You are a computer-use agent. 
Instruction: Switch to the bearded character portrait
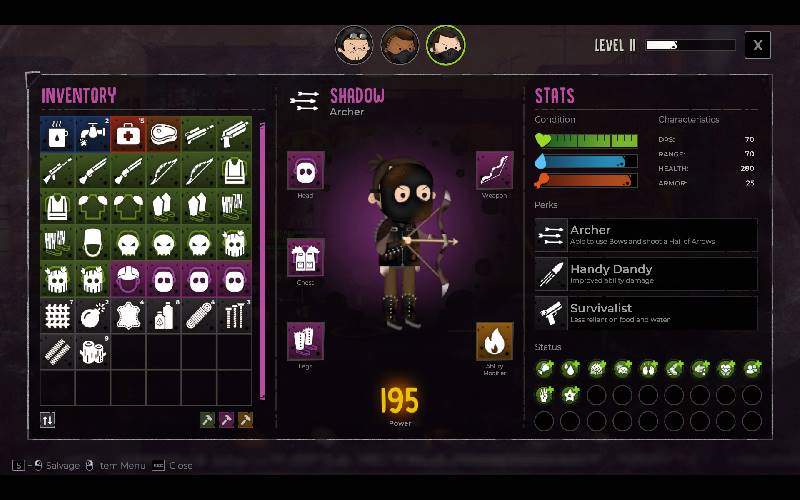(x=399, y=44)
